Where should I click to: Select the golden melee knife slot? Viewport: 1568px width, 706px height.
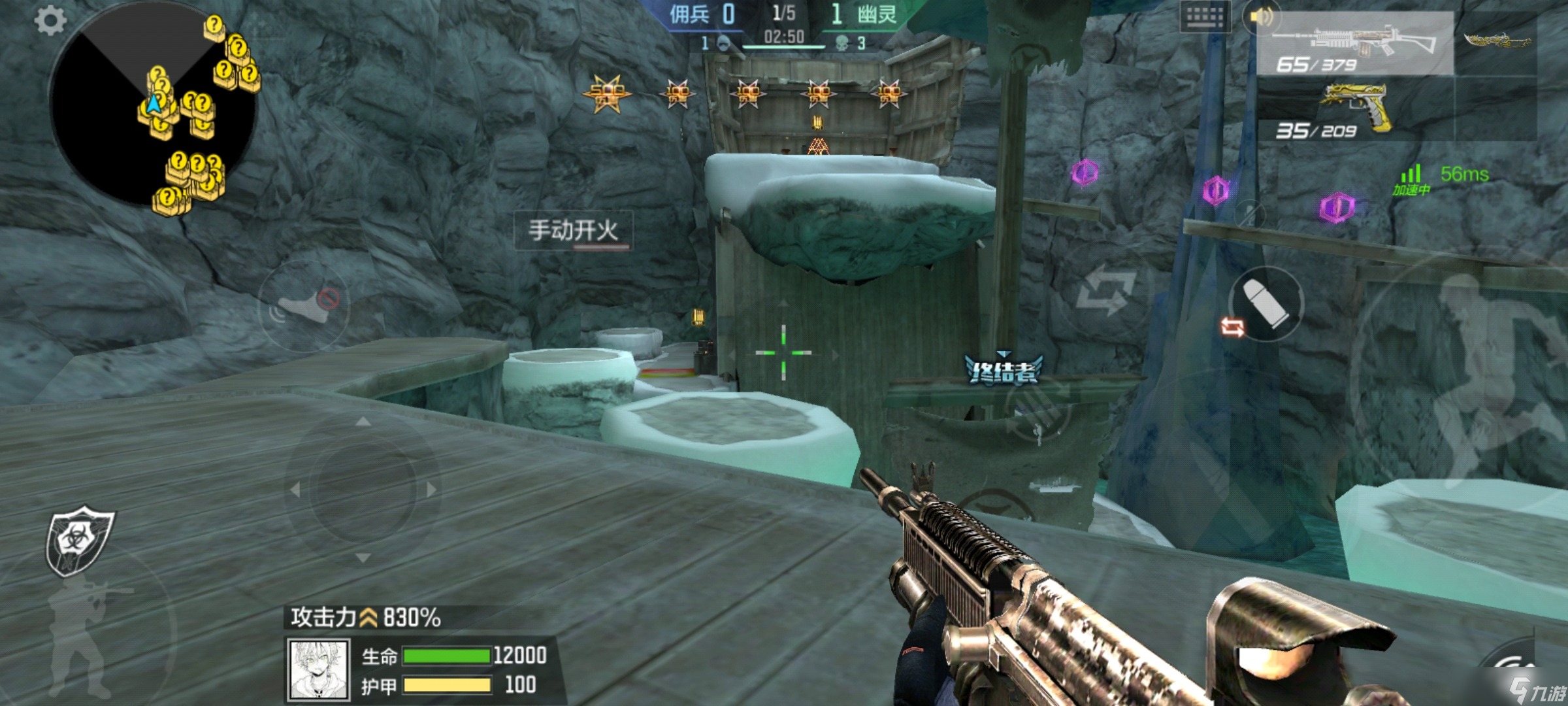pyautogui.click(x=1497, y=42)
